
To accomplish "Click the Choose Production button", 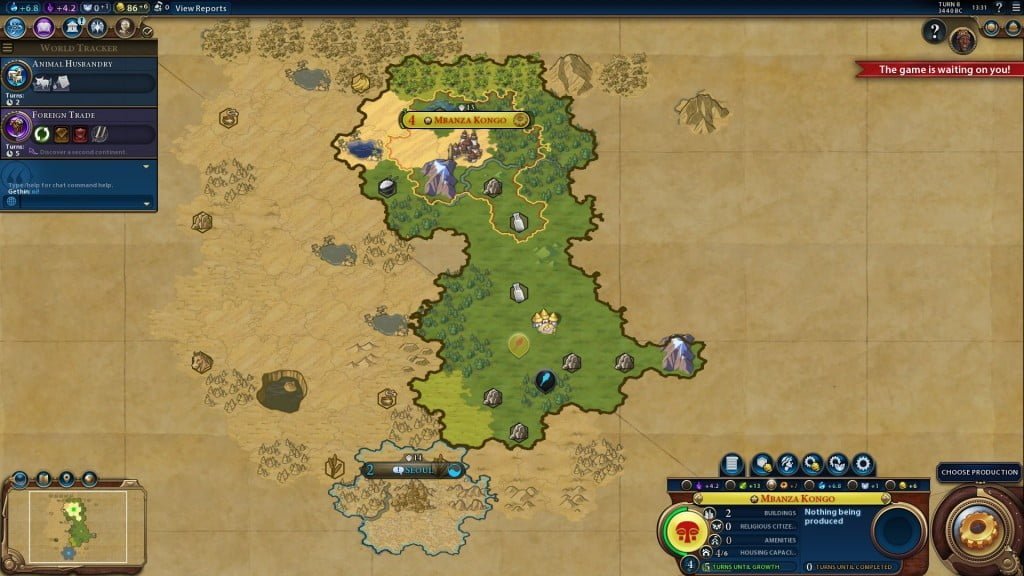I will (x=979, y=472).
